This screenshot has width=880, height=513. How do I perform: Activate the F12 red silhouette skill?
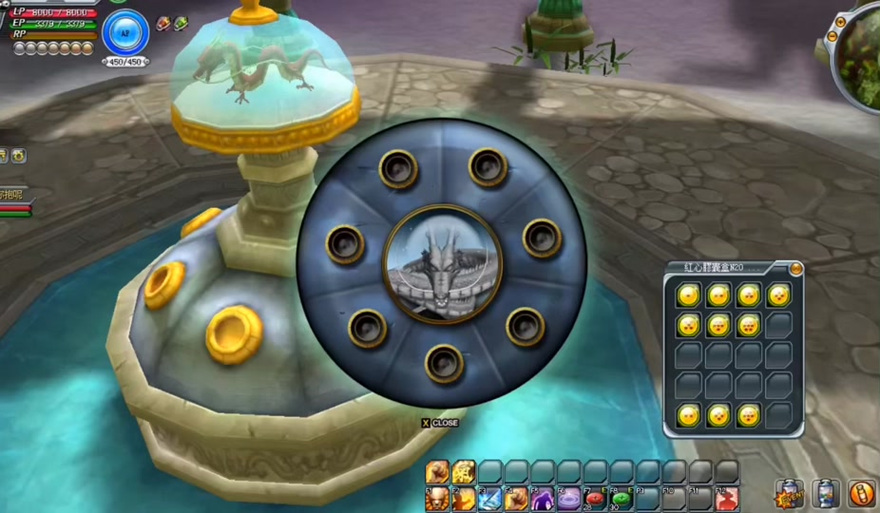727,497
